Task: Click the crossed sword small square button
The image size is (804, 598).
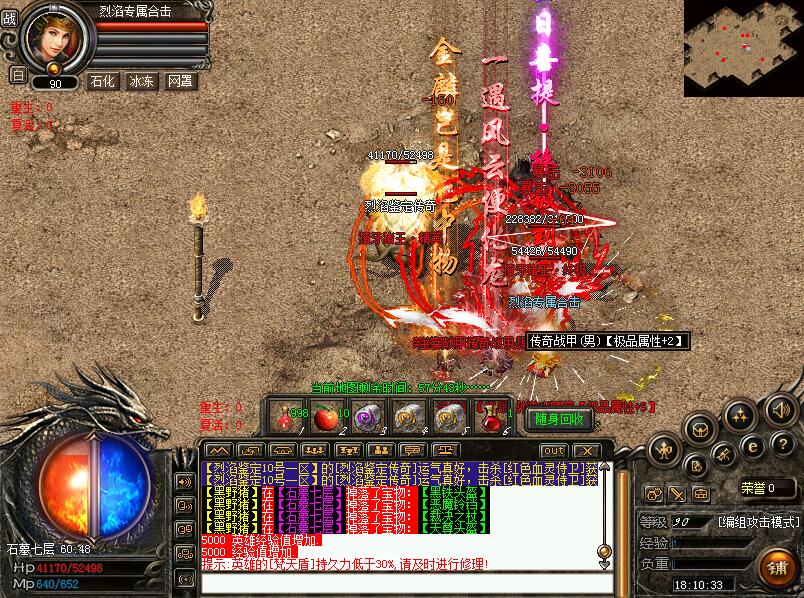Action: 678,493
